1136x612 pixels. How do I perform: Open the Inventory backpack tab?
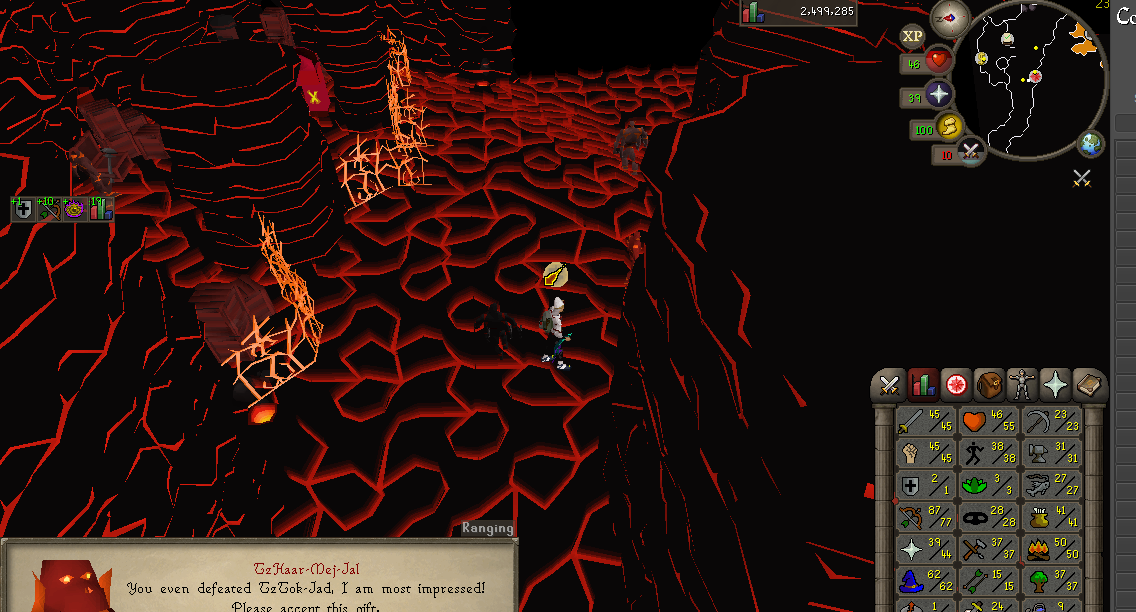989,385
